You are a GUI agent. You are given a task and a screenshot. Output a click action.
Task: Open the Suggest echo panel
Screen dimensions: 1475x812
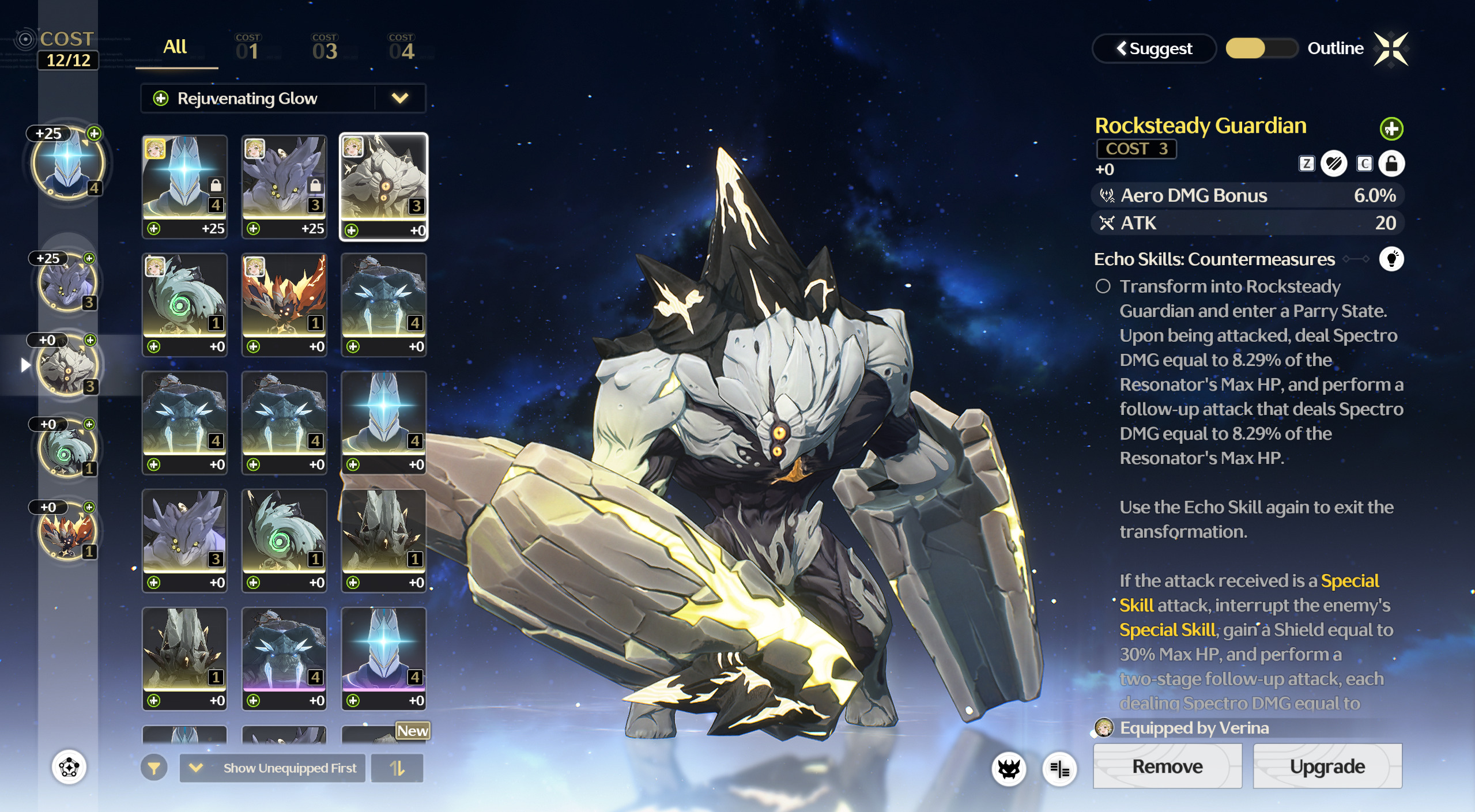point(1154,48)
